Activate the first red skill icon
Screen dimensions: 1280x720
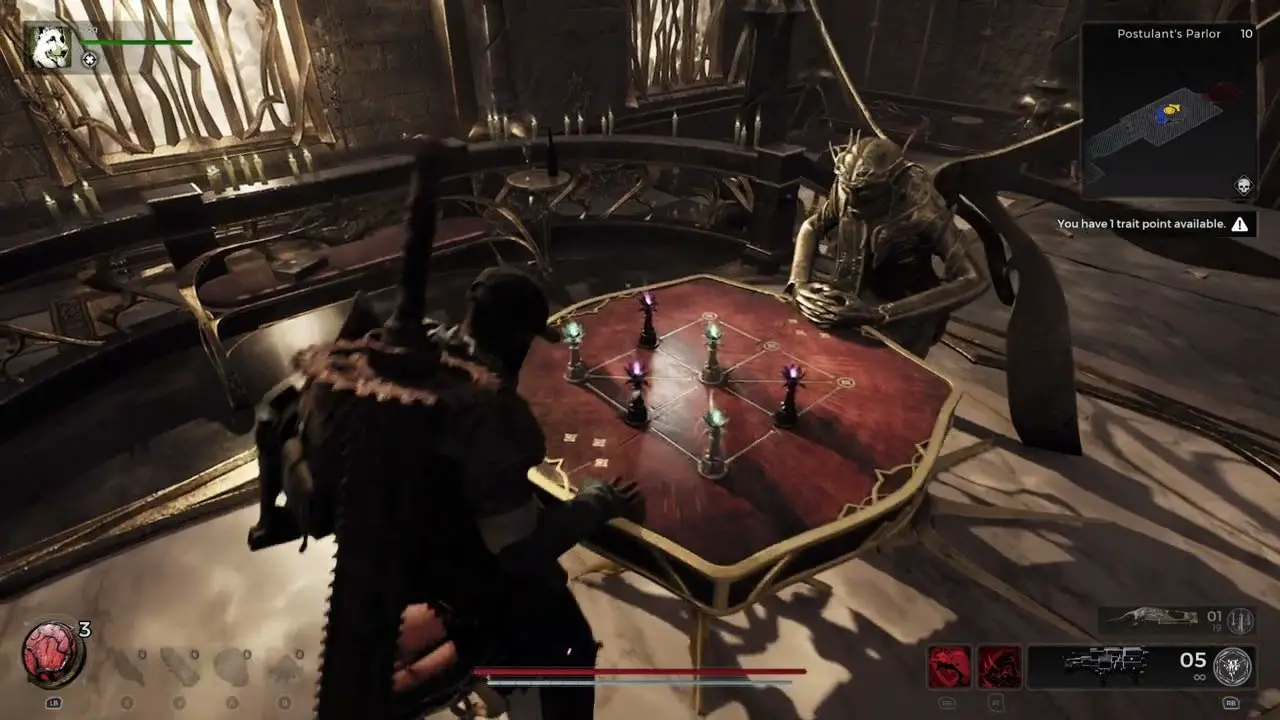pyautogui.click(x=948, y=666)
